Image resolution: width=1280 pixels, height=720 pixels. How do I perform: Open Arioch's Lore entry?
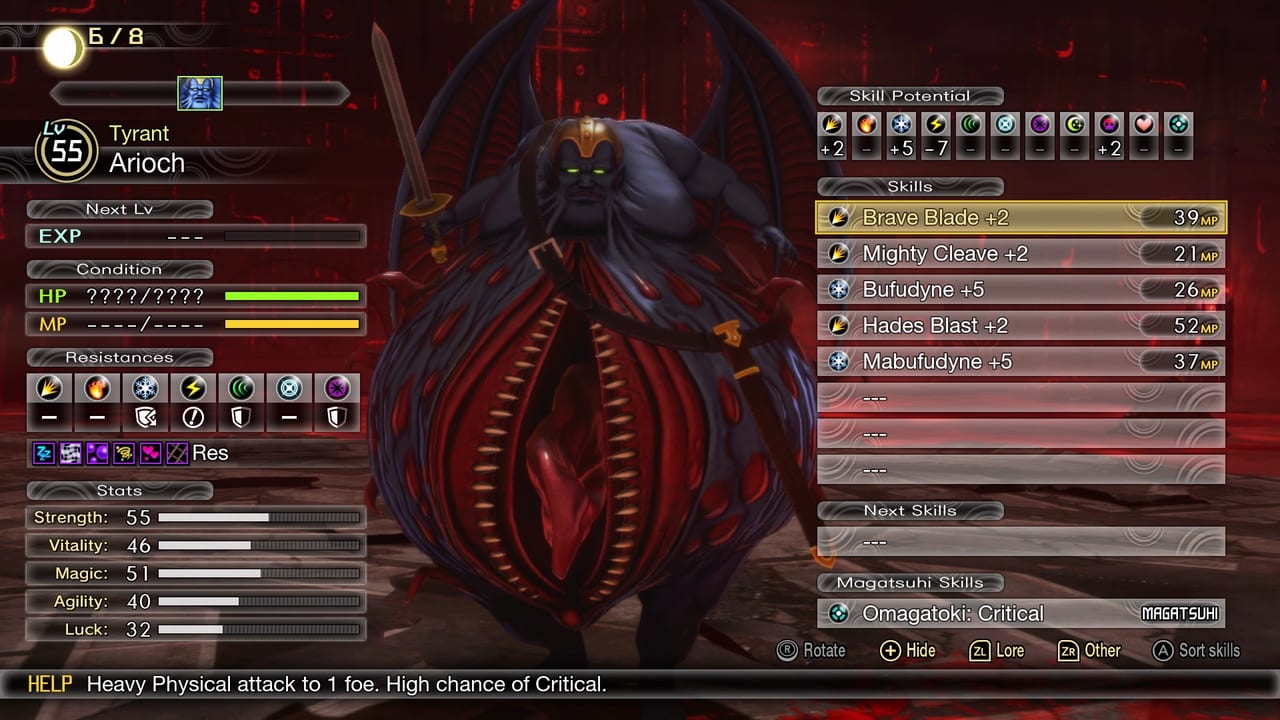pyautogui.click(x=997, y=650)
